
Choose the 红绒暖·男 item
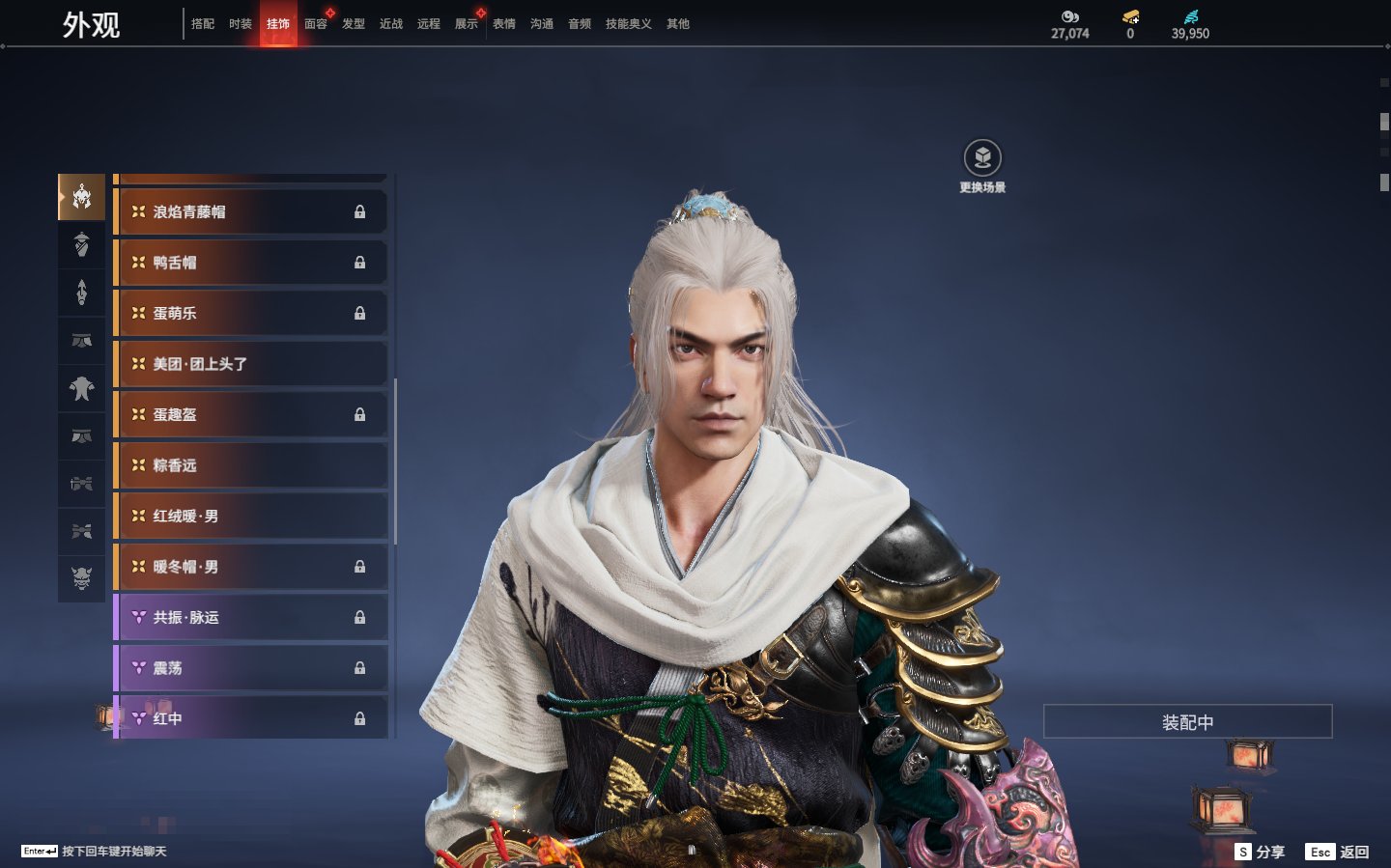click(251, 517)
